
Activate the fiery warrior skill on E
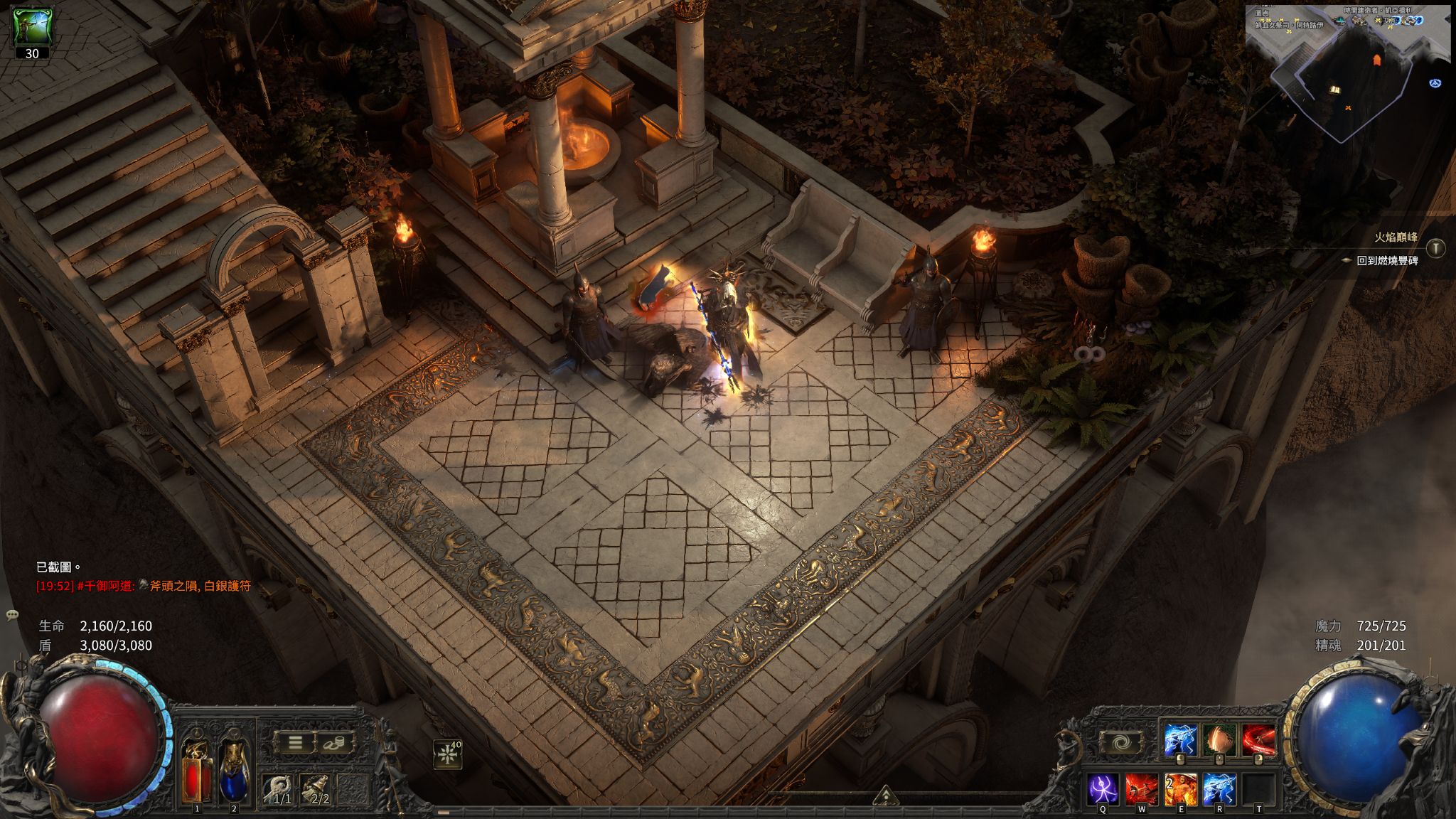[1180, 790]
